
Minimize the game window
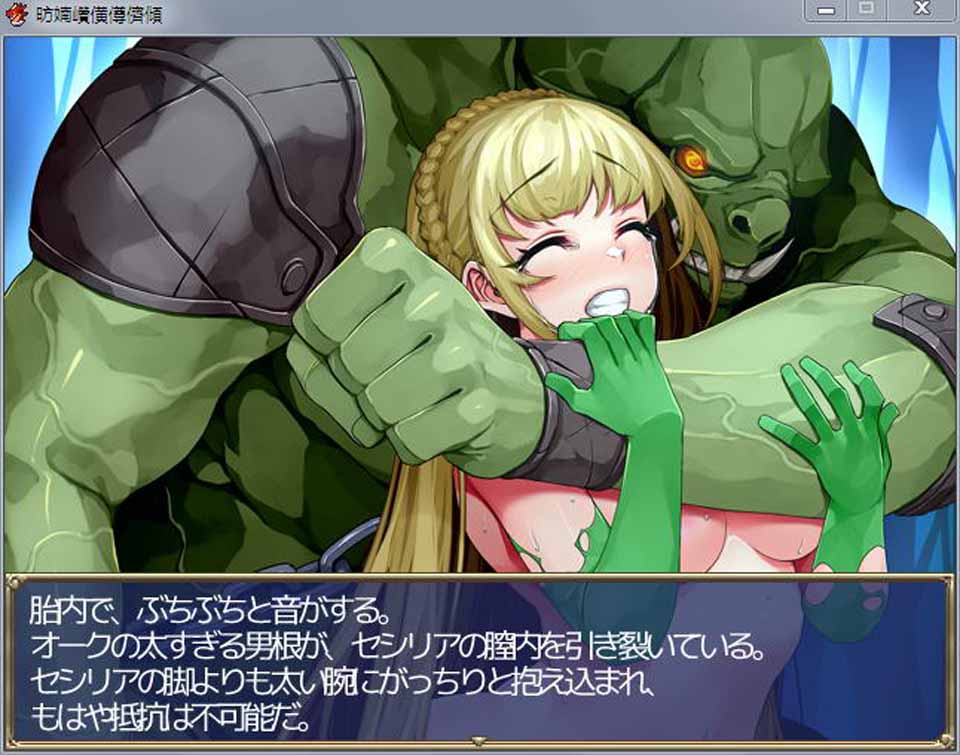pos(827,9)
